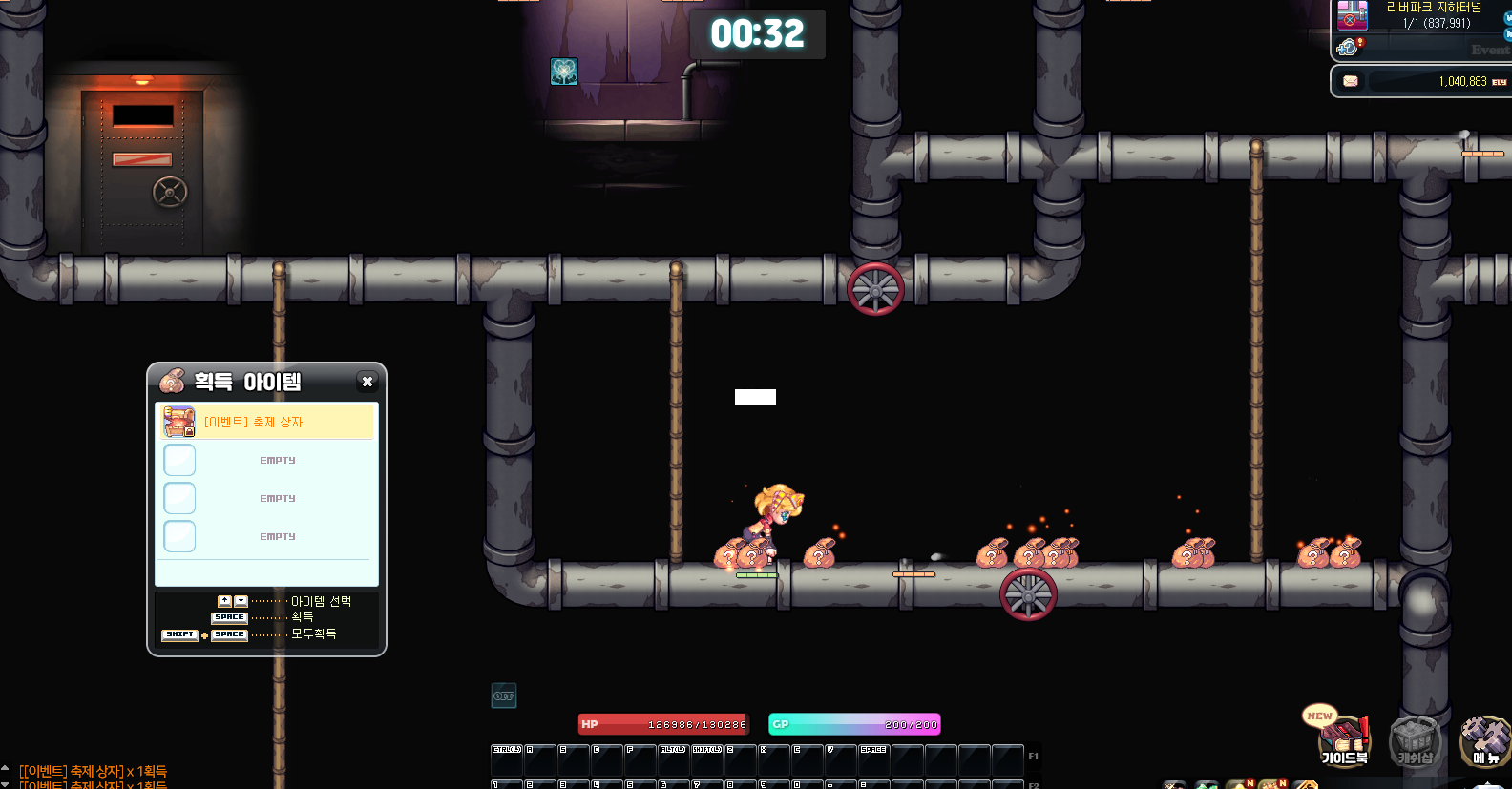The image size is (1512, 789).
Task: Click the 리버파크 지하터널 map thumbnail
Action: click(x=1352, y=15)
